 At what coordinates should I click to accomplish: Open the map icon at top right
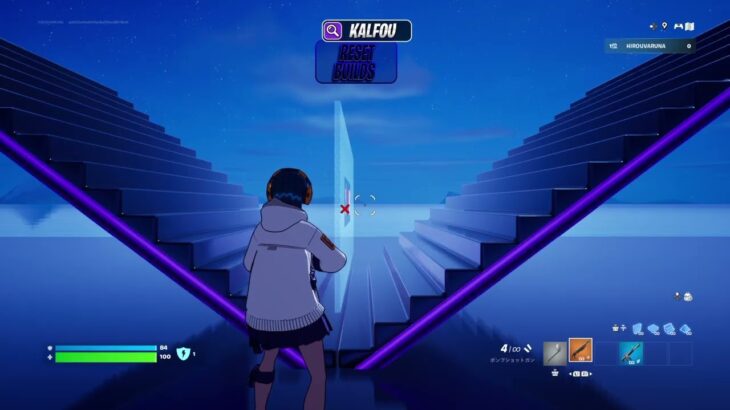pyautogui.click(x=688, y=27)
